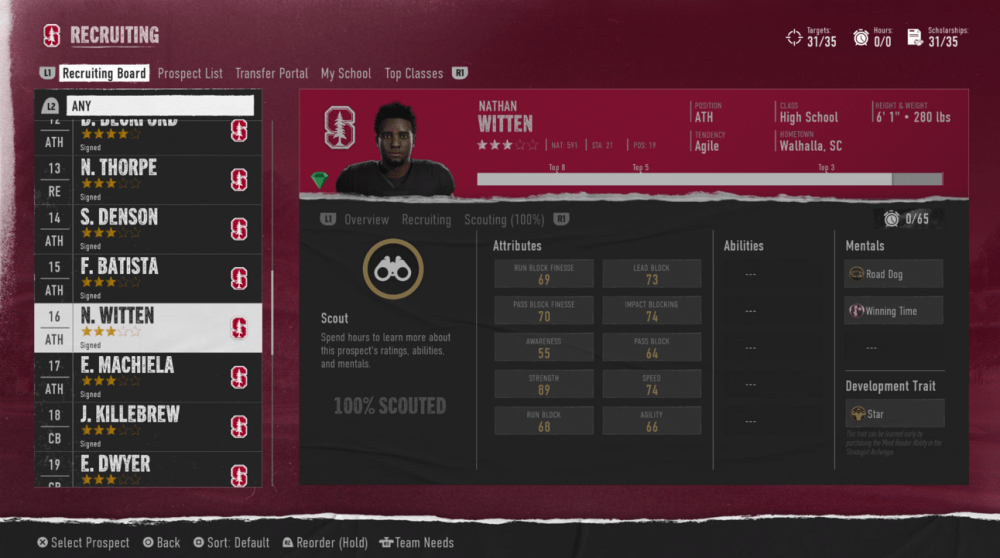1000x558 pixels.
Task: Show the Top Classes tab
Action: (414, 73)
